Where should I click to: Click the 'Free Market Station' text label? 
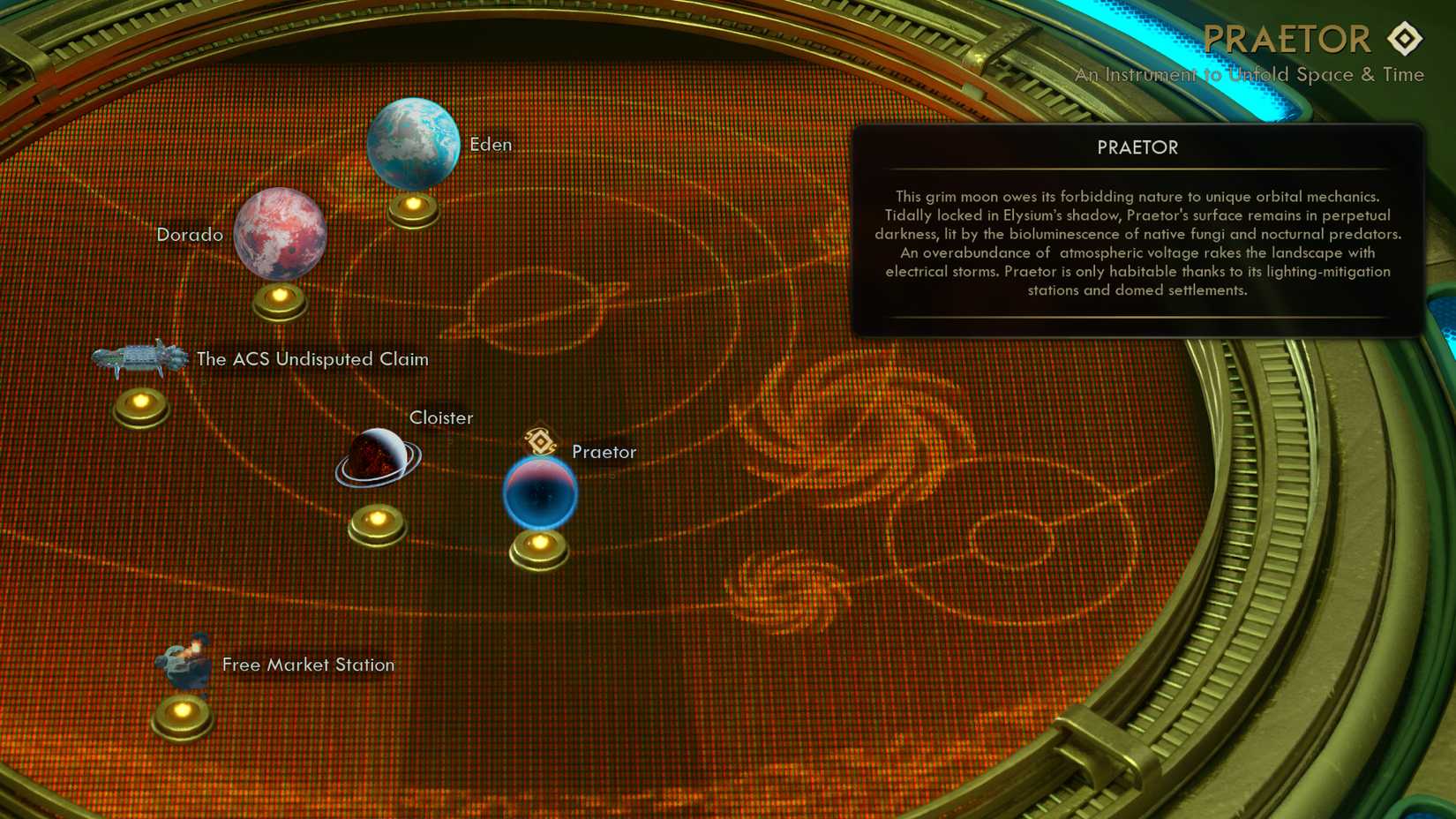point(307,665)
